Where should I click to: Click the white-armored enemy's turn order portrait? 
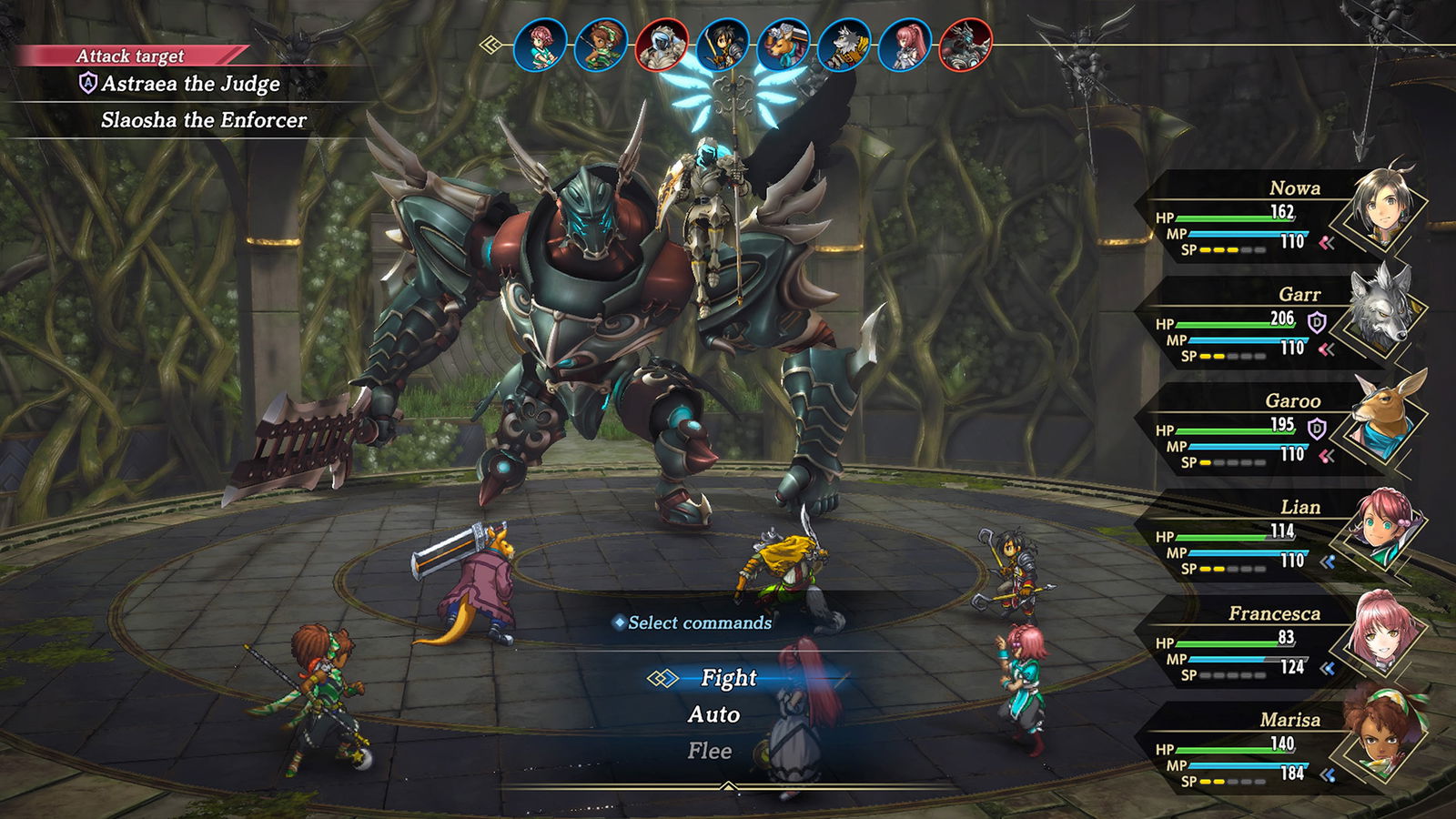[x=662, y=45]
